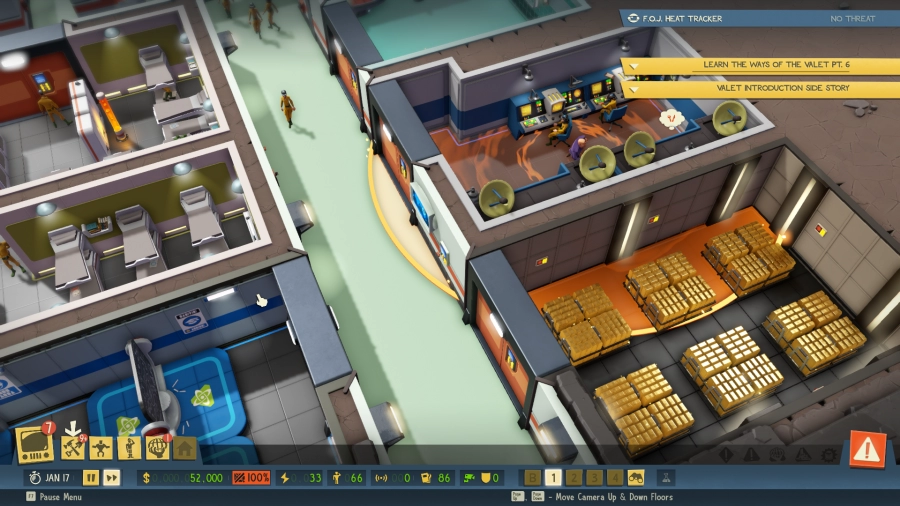Click the red 100% power indicator
This screenshot has height=506, width=900.
(251, 478)
